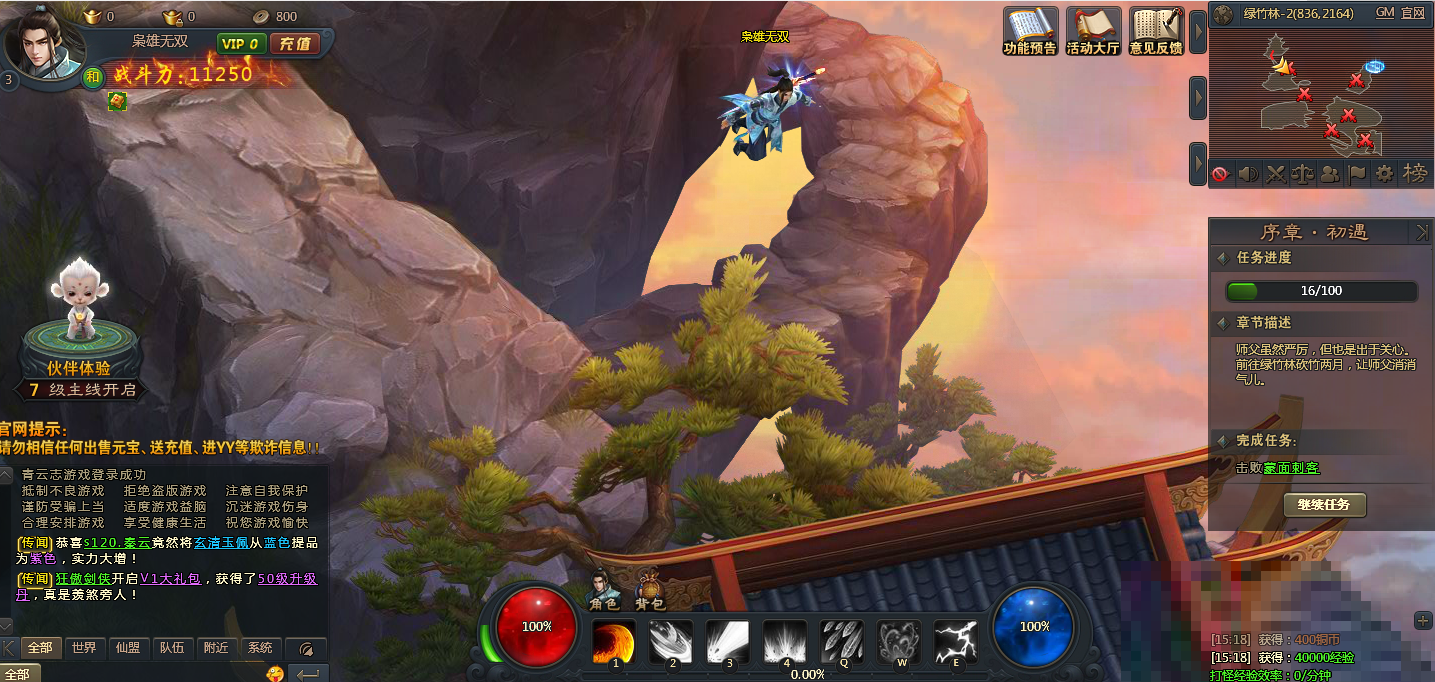Open settings via the gear icon
1435x682 pixels.
(x=1384, y=173)
